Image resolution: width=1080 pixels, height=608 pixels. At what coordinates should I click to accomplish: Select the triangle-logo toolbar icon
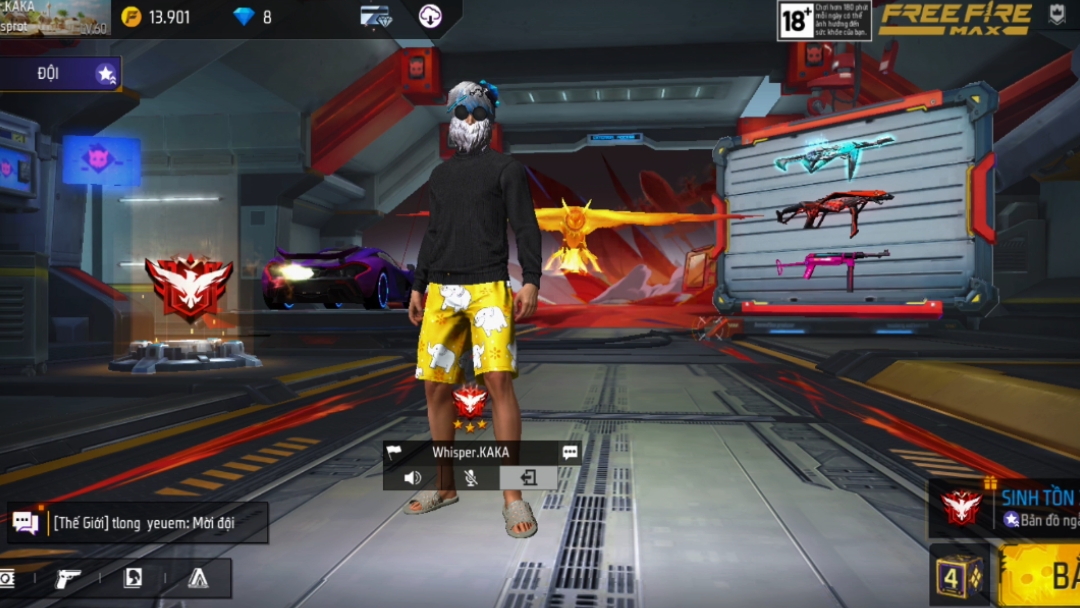[x=198, y=578]
